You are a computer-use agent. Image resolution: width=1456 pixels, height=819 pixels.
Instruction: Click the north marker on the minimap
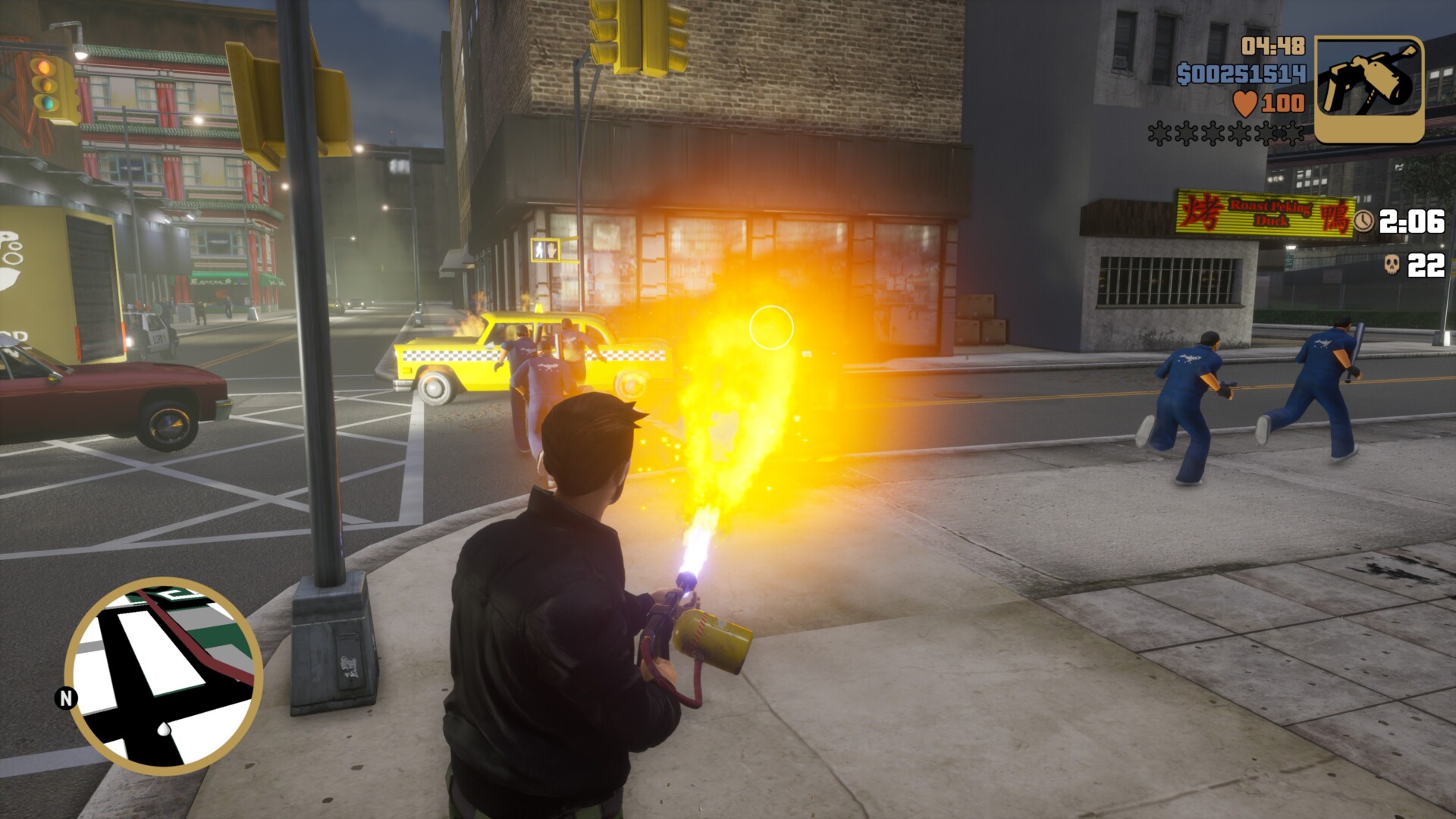click(x=66, y=698)
